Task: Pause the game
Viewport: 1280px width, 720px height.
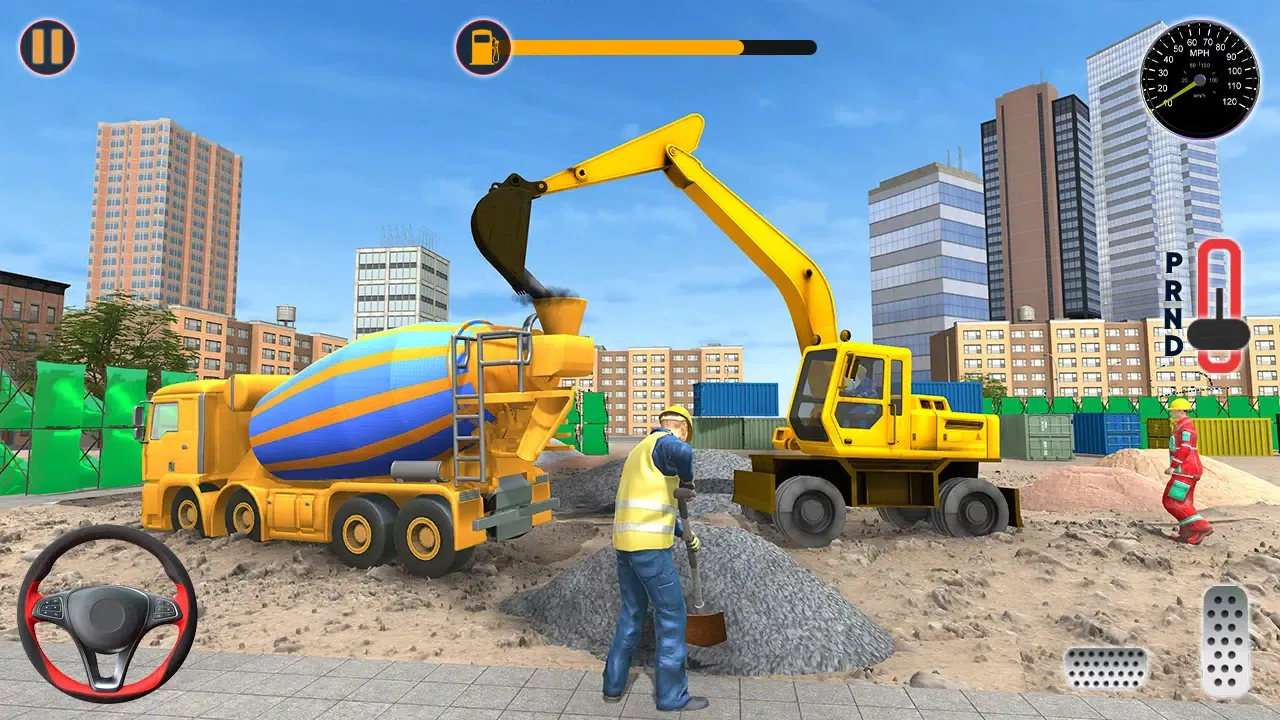Action: [x=47, y=45]
